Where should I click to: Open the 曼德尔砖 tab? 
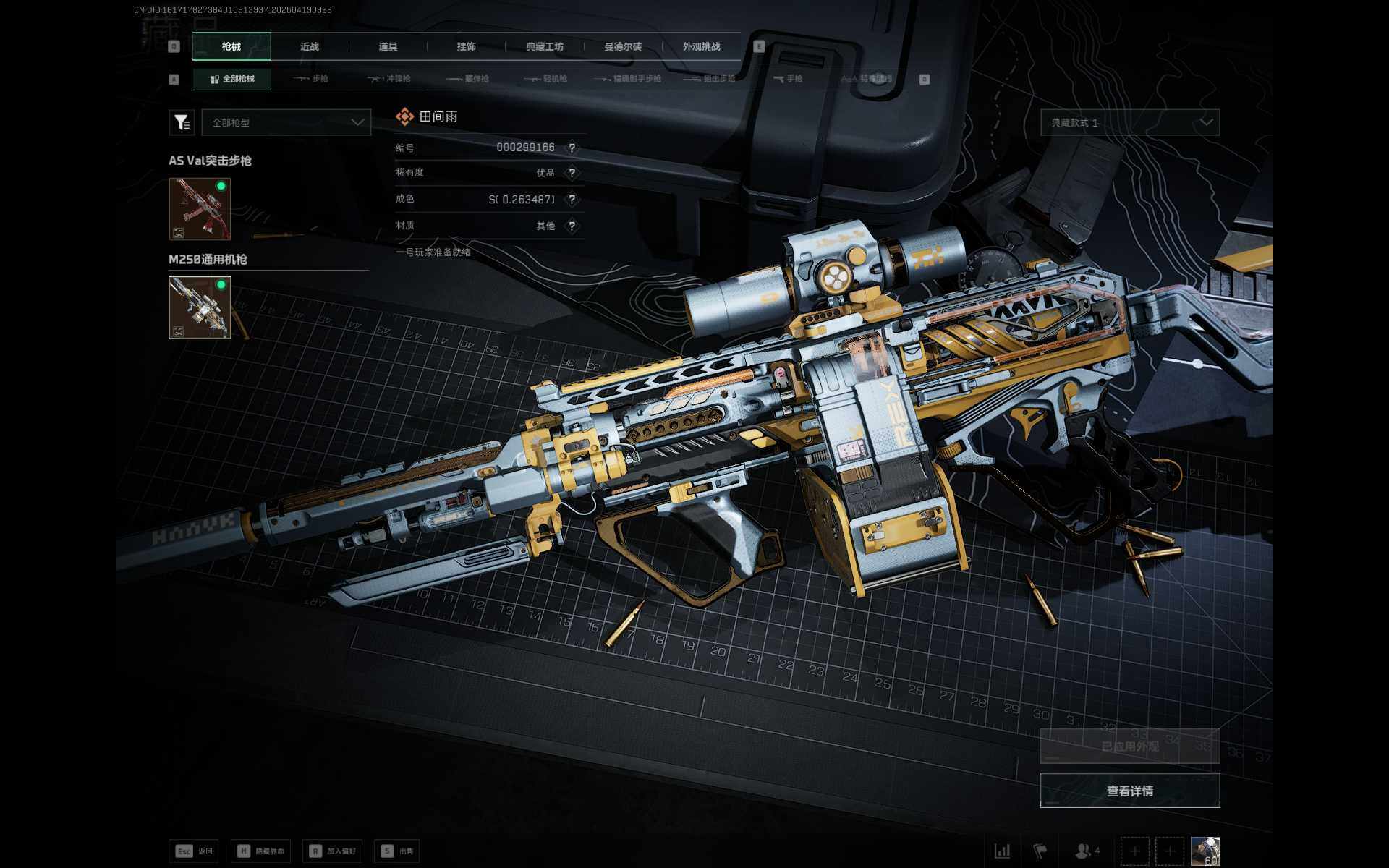point(623,47)
